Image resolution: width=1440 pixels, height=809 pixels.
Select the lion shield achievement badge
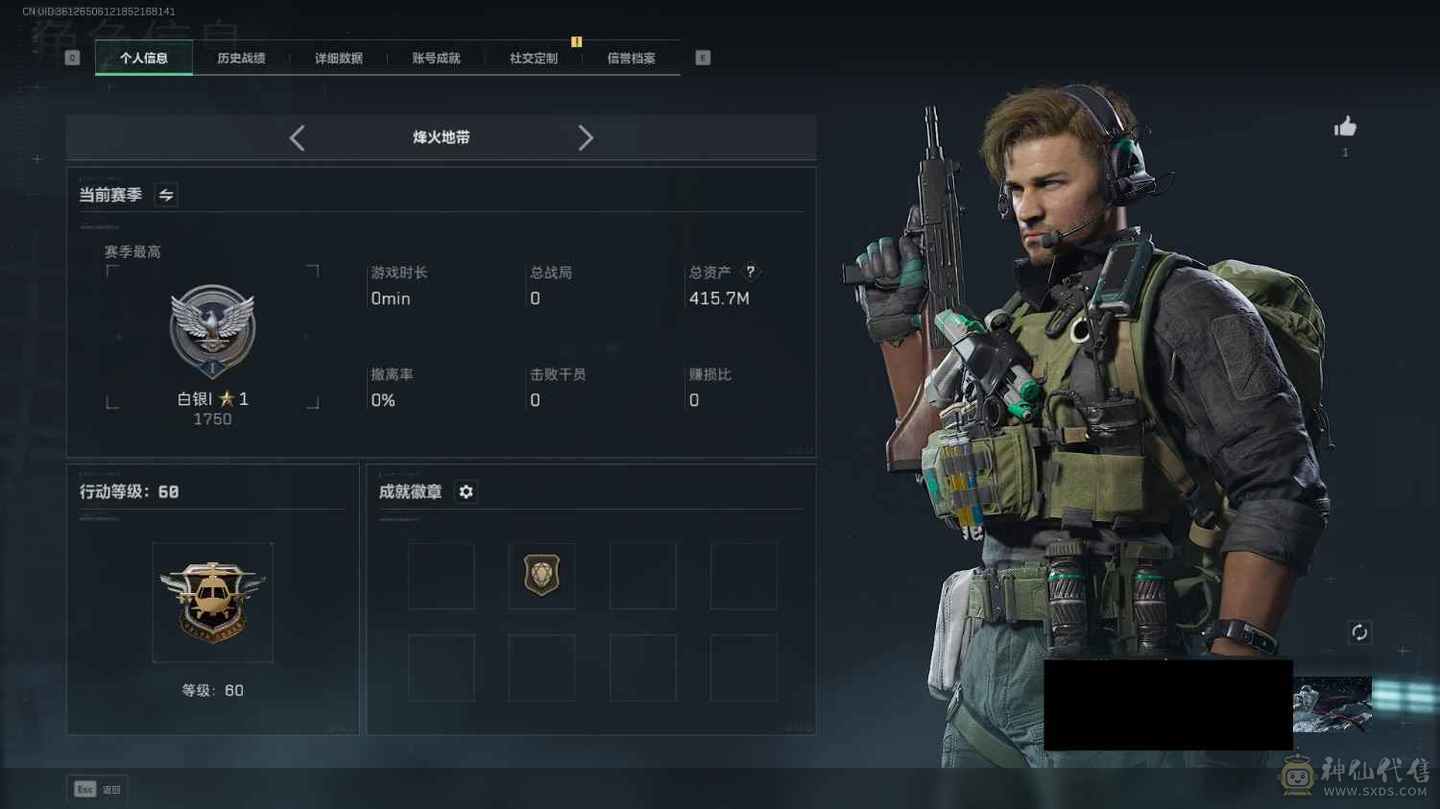541,576
